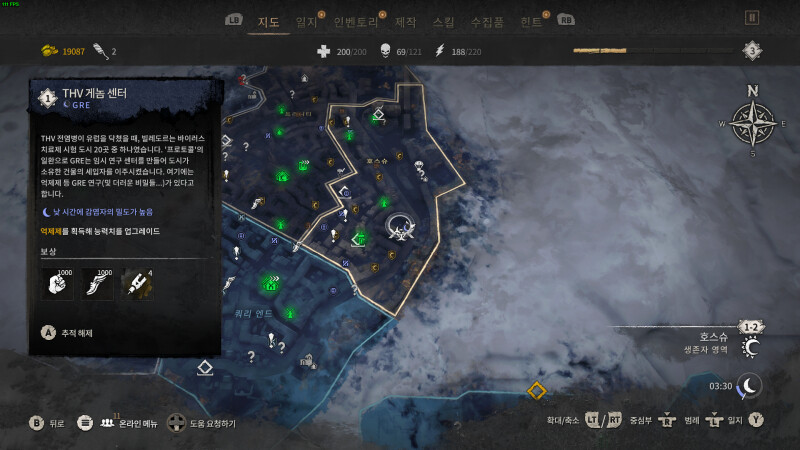
Task: Go to the 스킬 skills tab
Action: (x=442, y=21)
